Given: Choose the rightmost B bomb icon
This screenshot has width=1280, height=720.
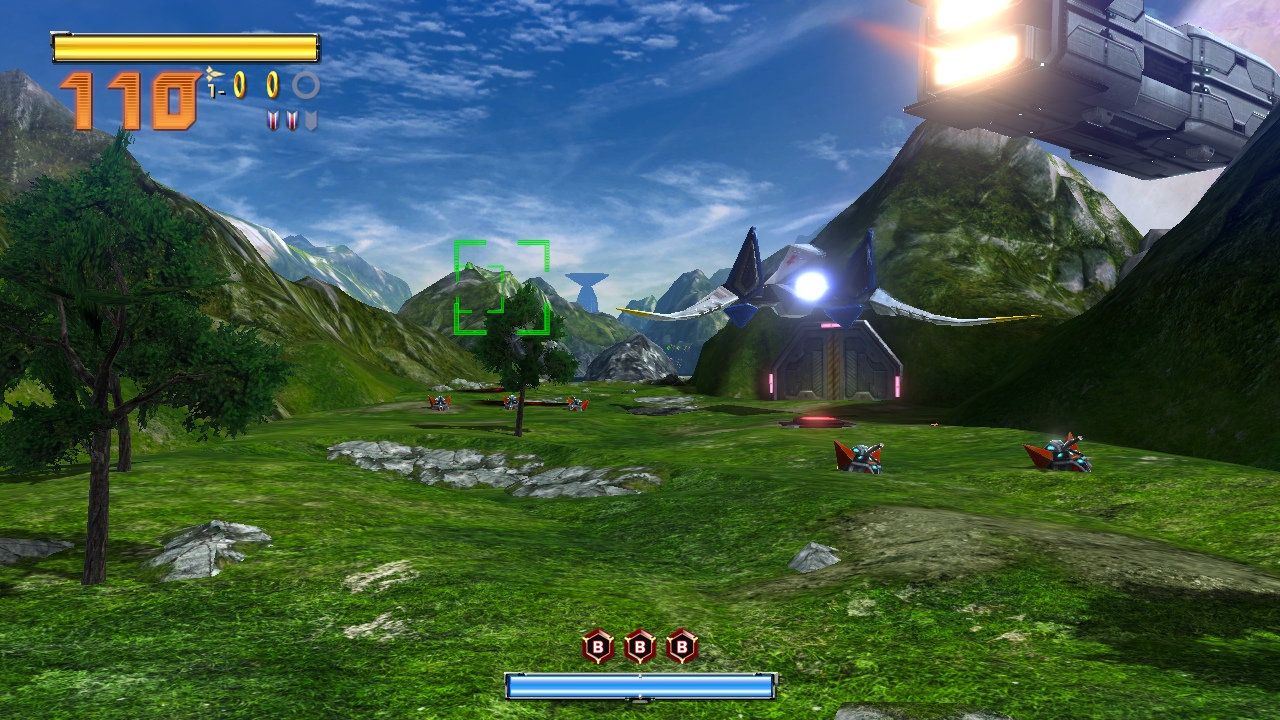Looking at the screenshot, I should (x=682, y=647).
